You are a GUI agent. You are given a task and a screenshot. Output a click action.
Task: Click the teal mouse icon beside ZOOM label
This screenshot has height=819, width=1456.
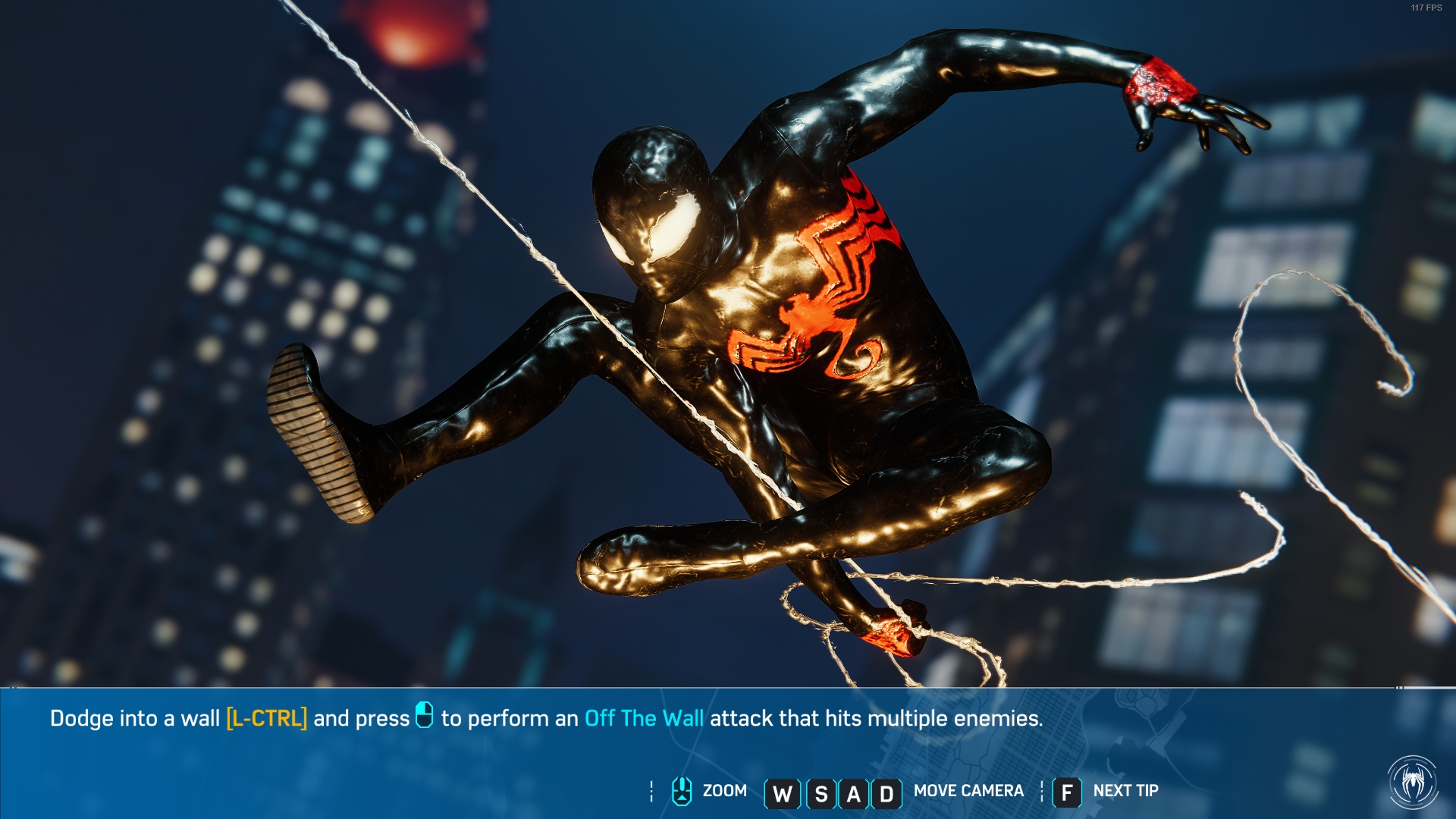(680, 790)
